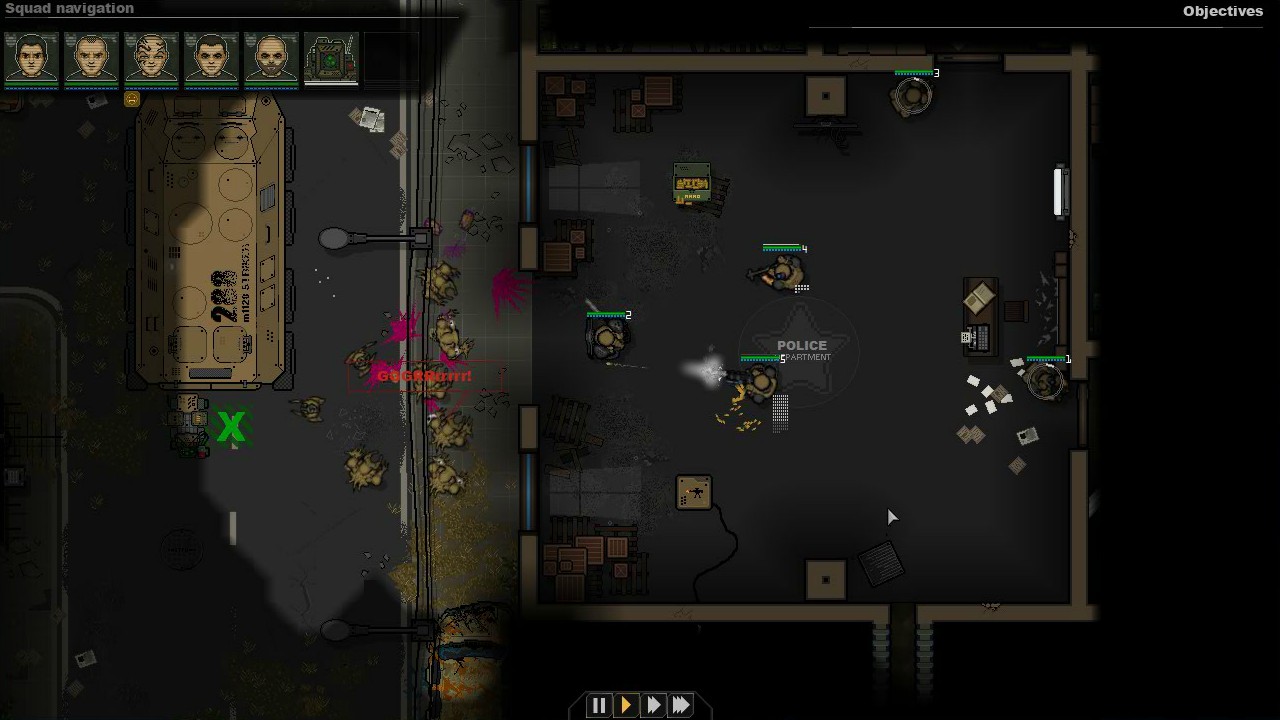Click the sentry turret near the cable
The width and height of the screenshot is (1280, 720).
click(694, 492)
